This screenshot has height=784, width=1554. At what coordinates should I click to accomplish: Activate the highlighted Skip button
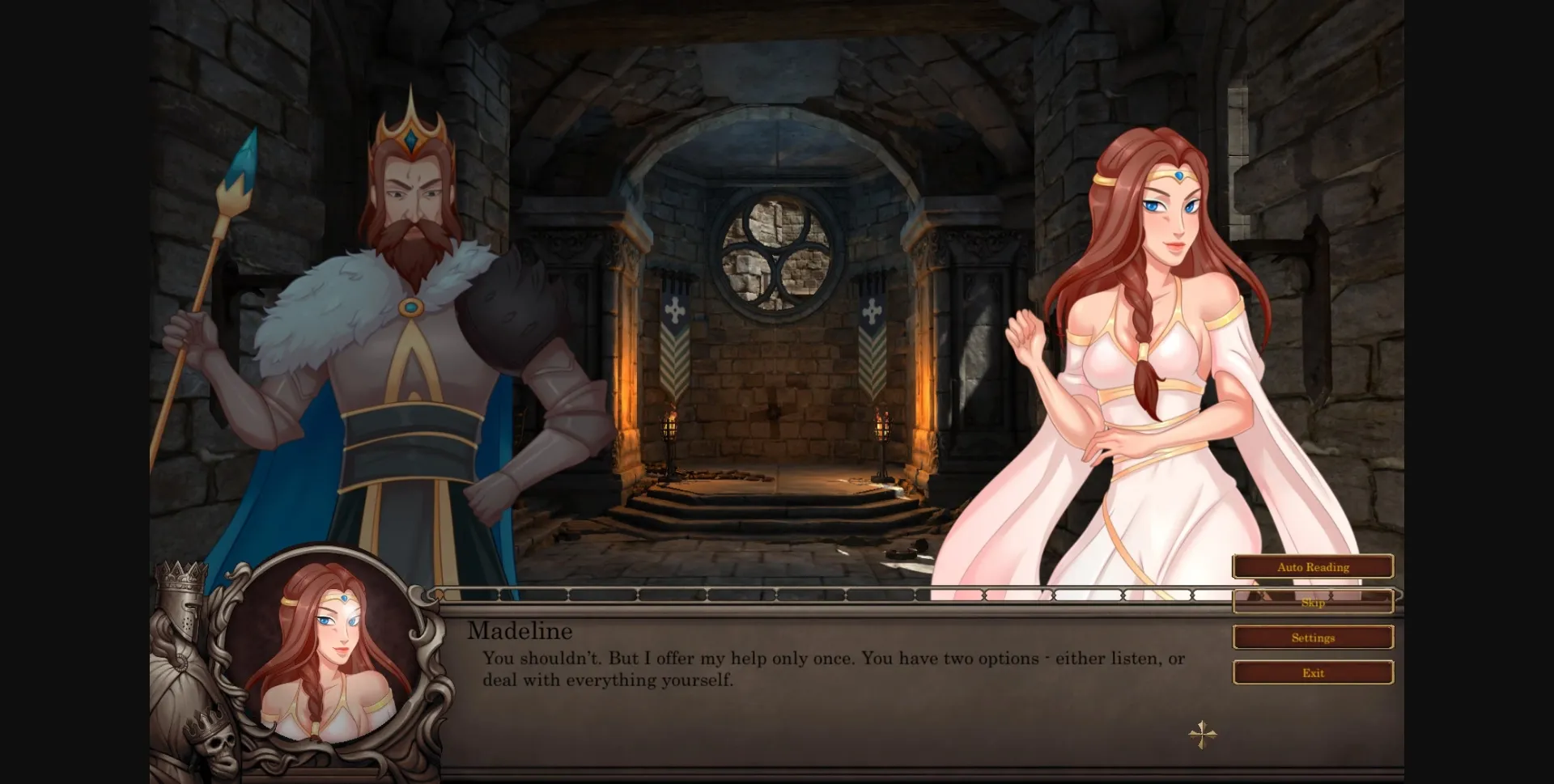click(x=1313, y=602)
